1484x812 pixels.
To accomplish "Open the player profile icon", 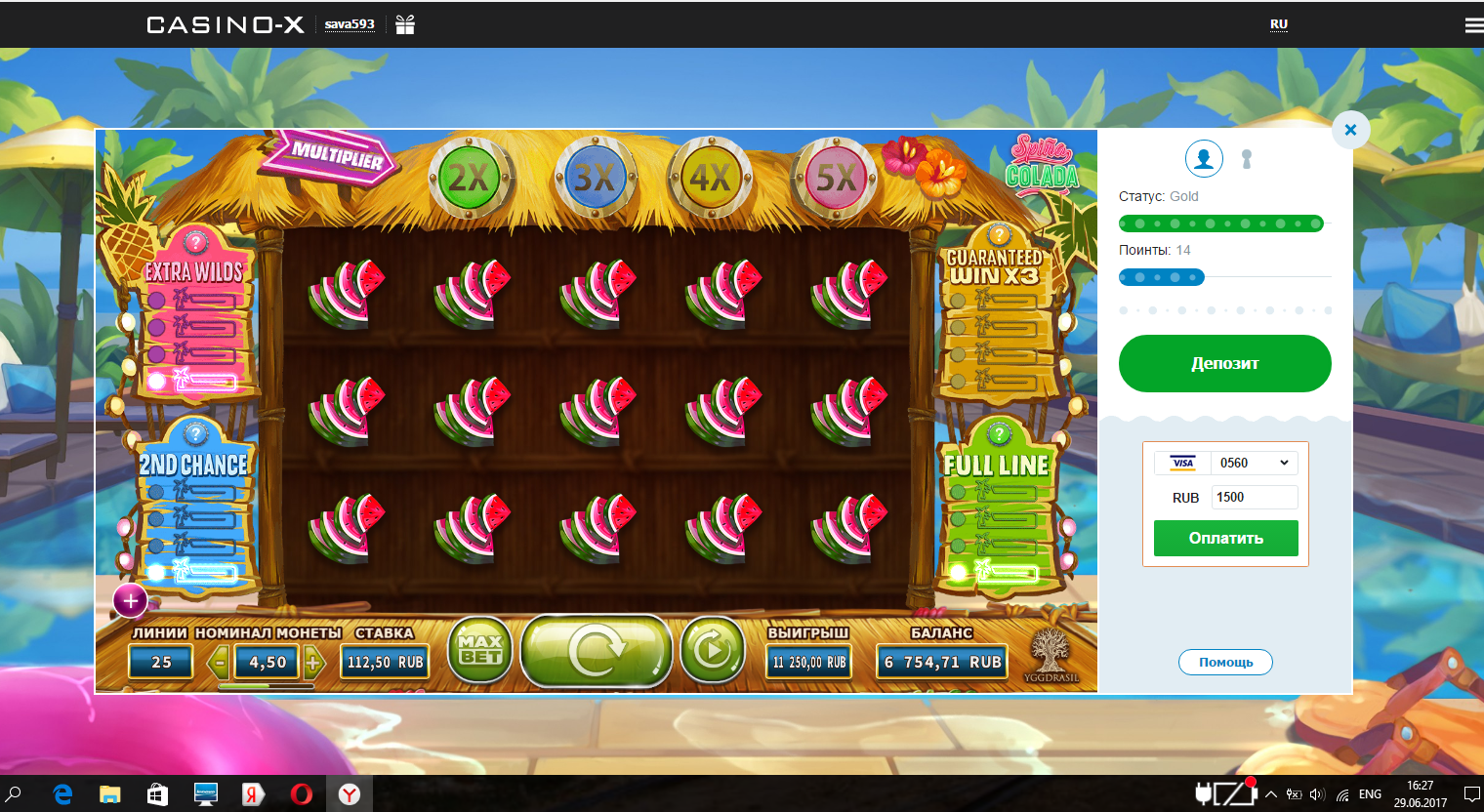I will tap(1204, 158).
